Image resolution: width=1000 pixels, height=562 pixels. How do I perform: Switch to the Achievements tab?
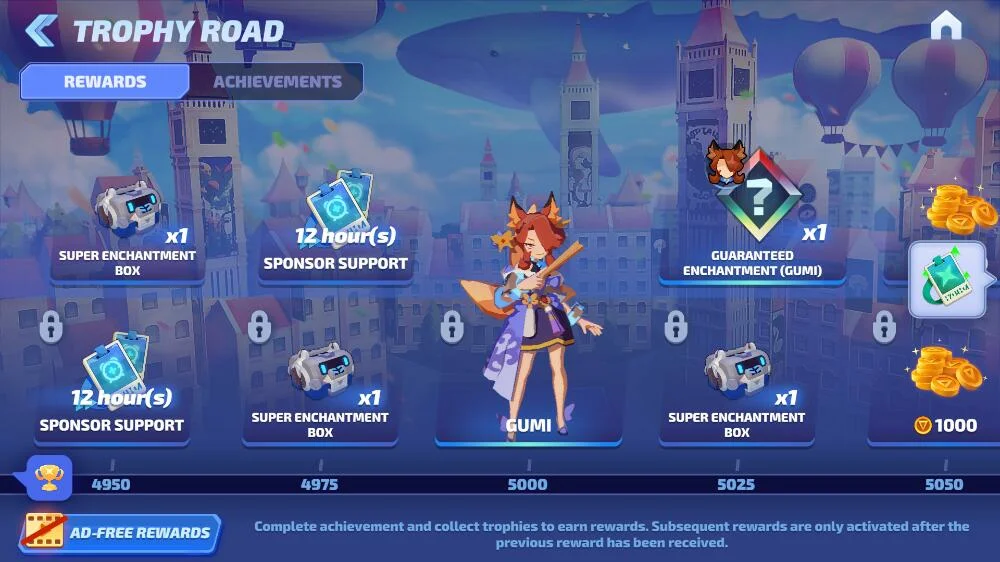click(x=277, y=82)
